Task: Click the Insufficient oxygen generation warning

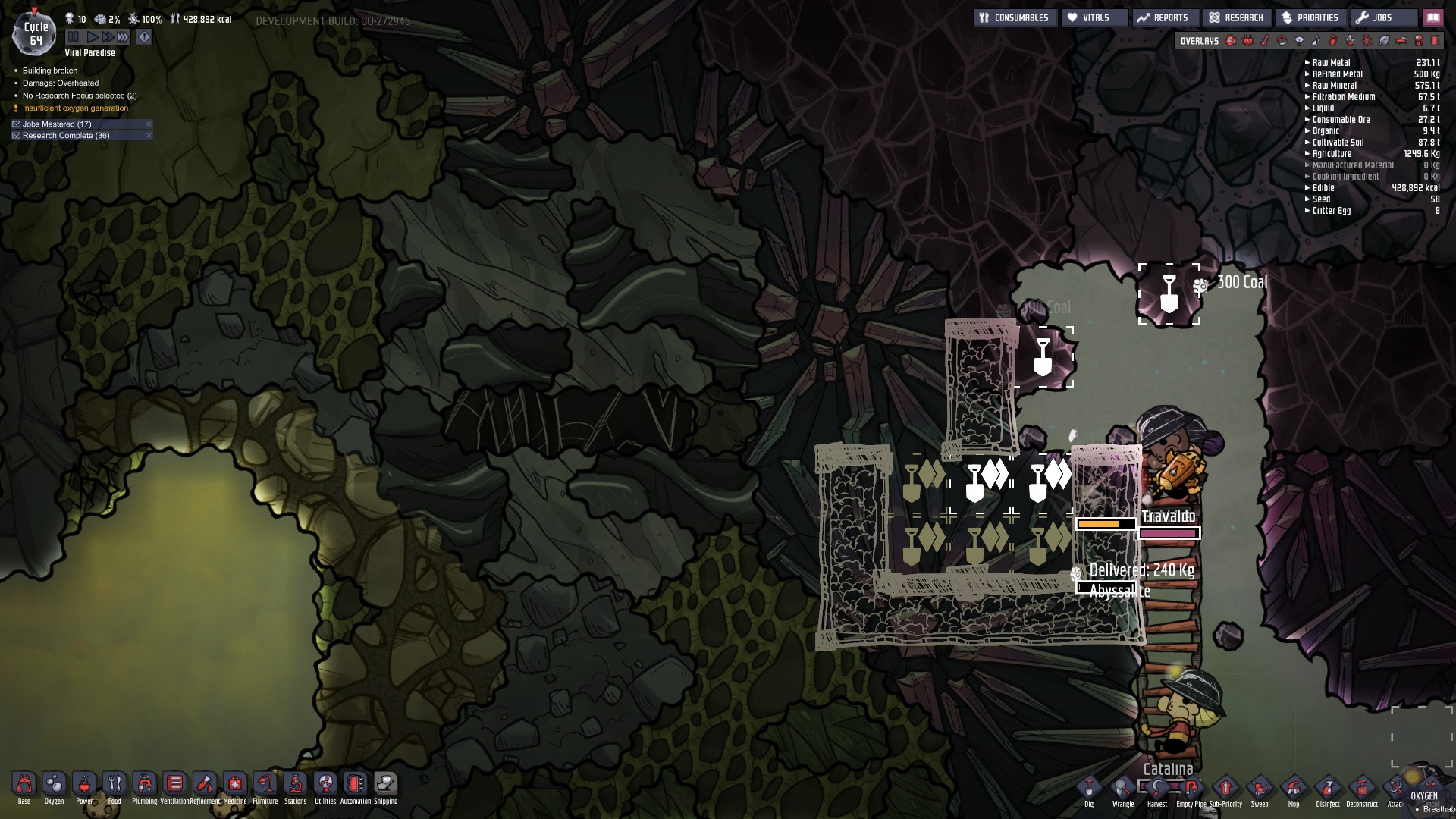Action: click(x=75, y=108)
